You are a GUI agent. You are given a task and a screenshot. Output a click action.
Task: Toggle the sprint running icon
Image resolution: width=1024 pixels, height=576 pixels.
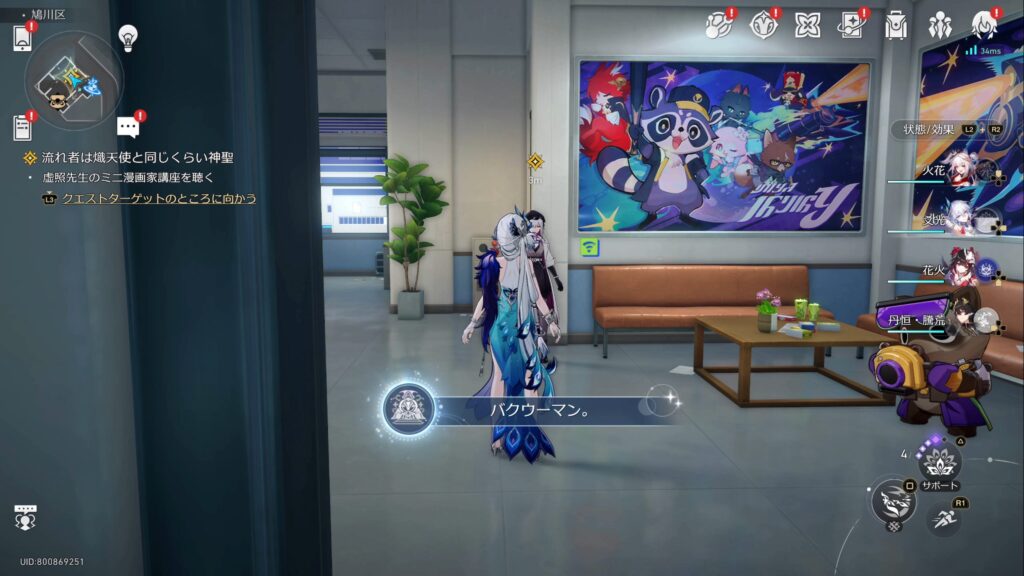[x=944, y=517]
